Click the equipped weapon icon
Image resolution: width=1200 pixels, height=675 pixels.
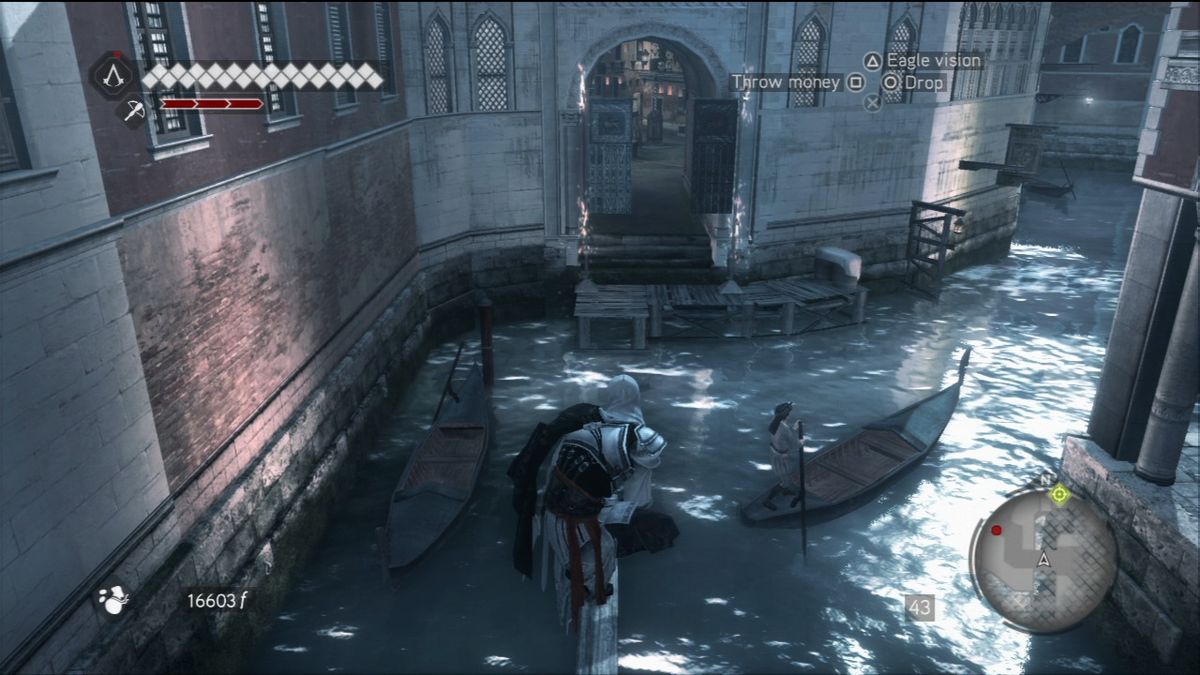[x=133, y=108]
